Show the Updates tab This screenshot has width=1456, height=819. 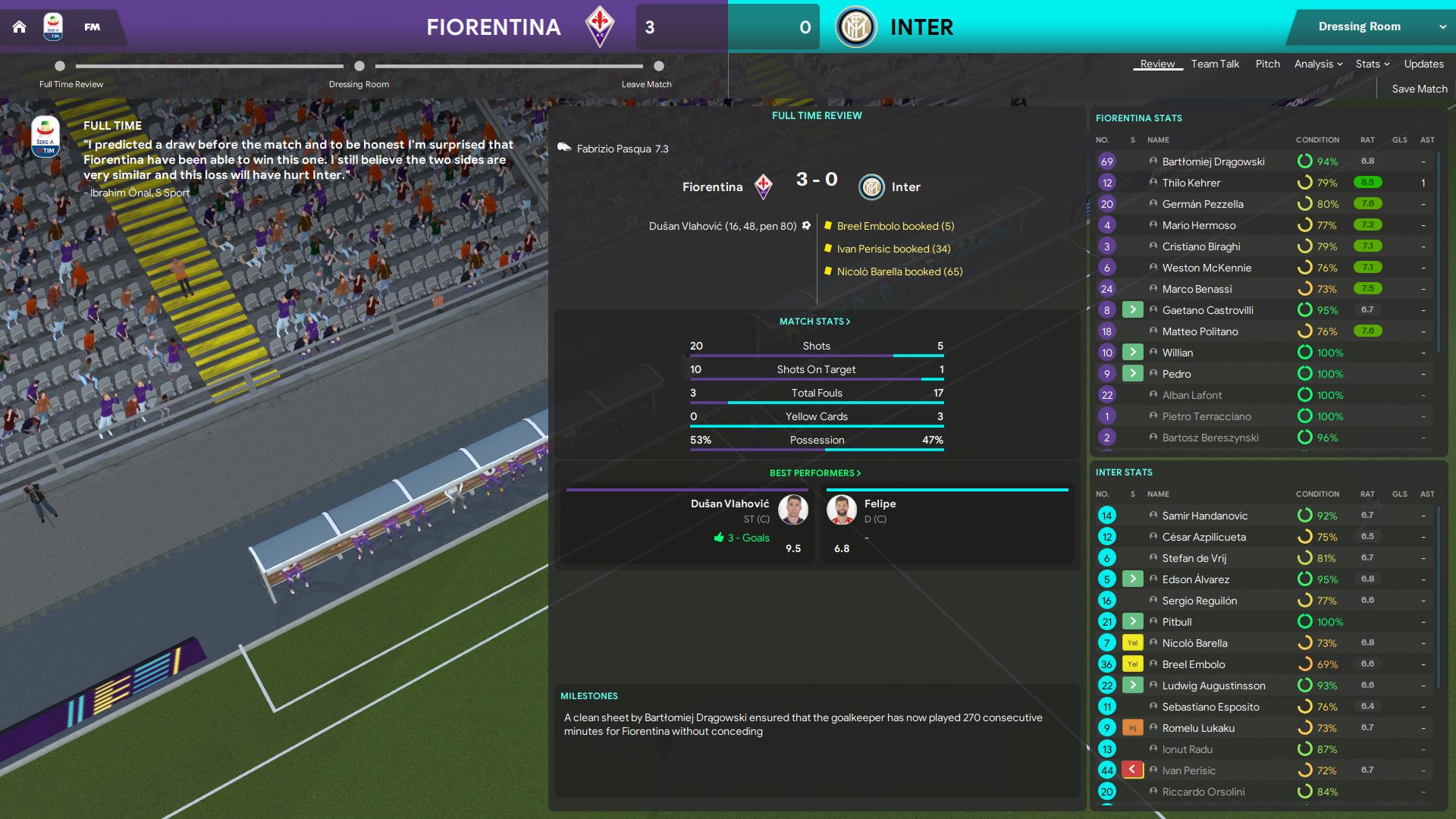pyautogui.click(x=1423, y=64)
